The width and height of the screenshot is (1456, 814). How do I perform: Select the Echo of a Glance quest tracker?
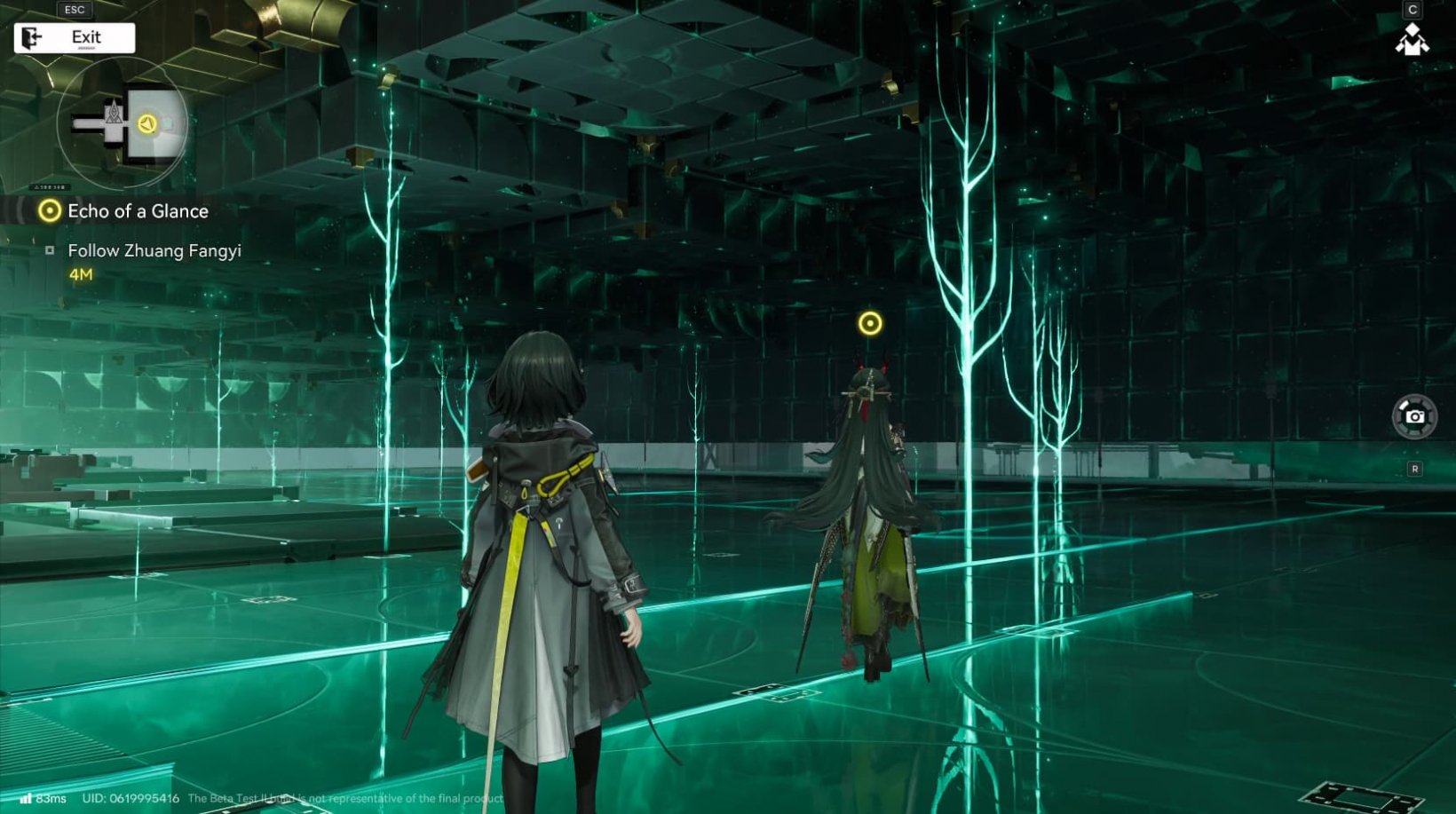pyautogui.click(x=138, y=211)
